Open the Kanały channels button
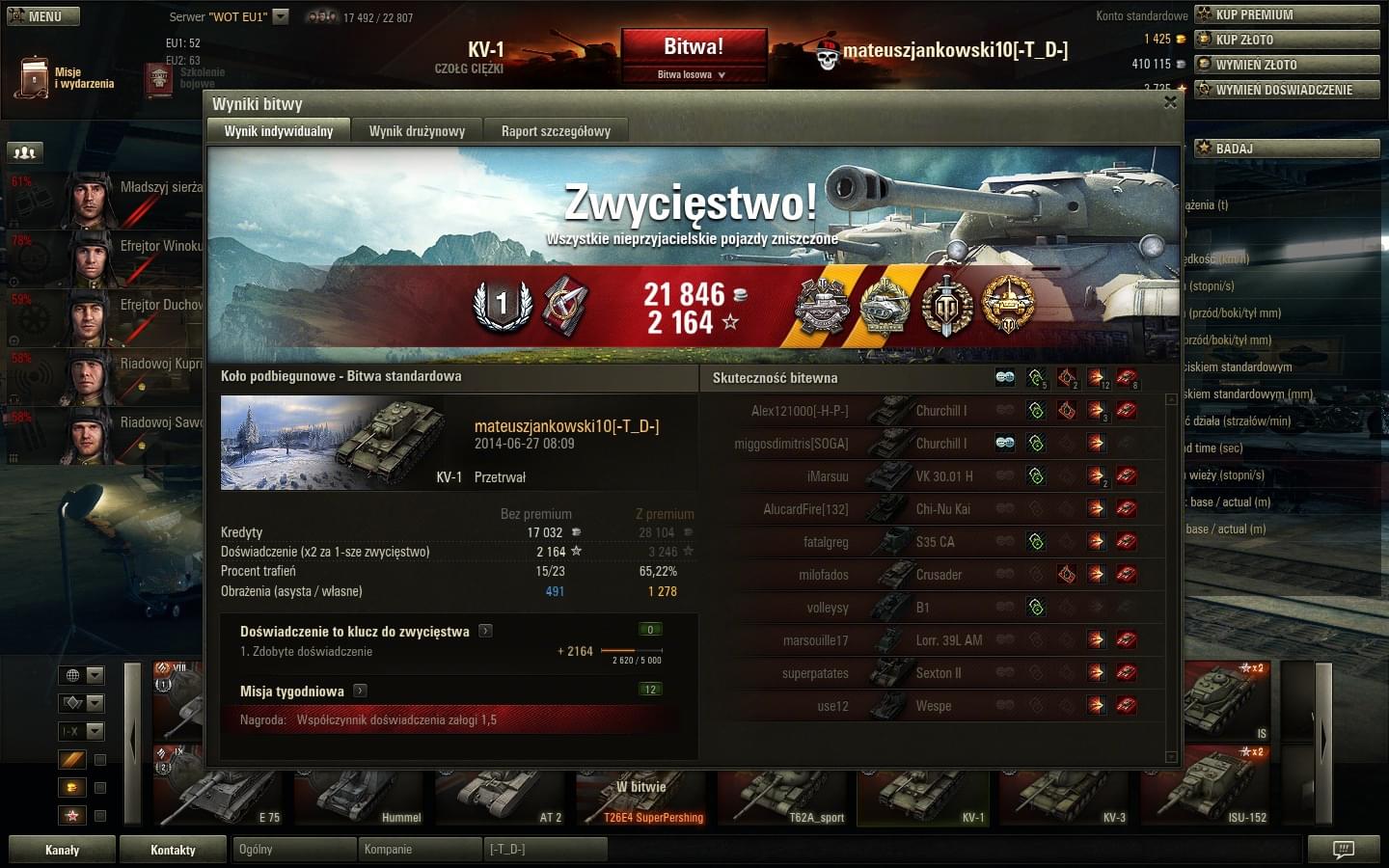The width and height of the screenshot is (1389, 868). (63, 850)
